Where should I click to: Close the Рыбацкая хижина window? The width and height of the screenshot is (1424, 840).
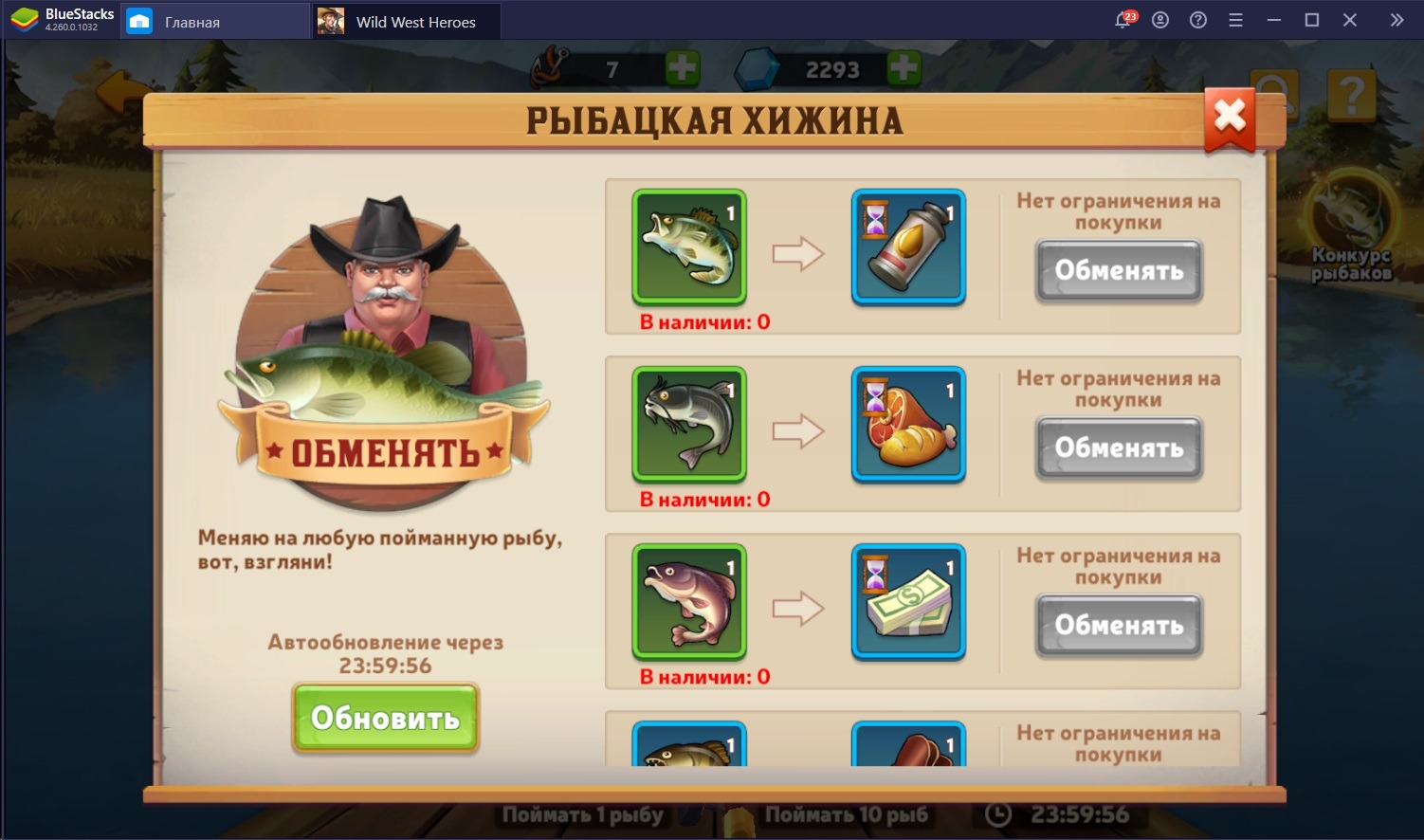pos(1230,118)
